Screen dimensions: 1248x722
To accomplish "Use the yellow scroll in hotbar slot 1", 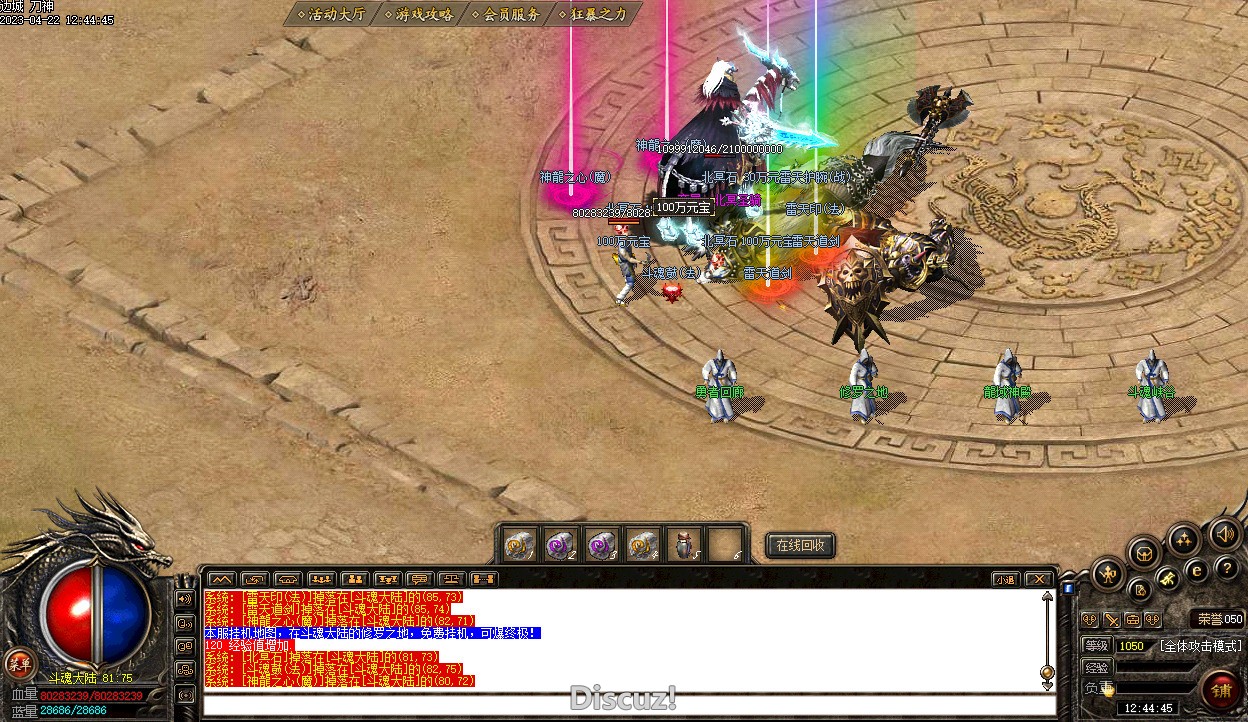I will pos(519,545).
